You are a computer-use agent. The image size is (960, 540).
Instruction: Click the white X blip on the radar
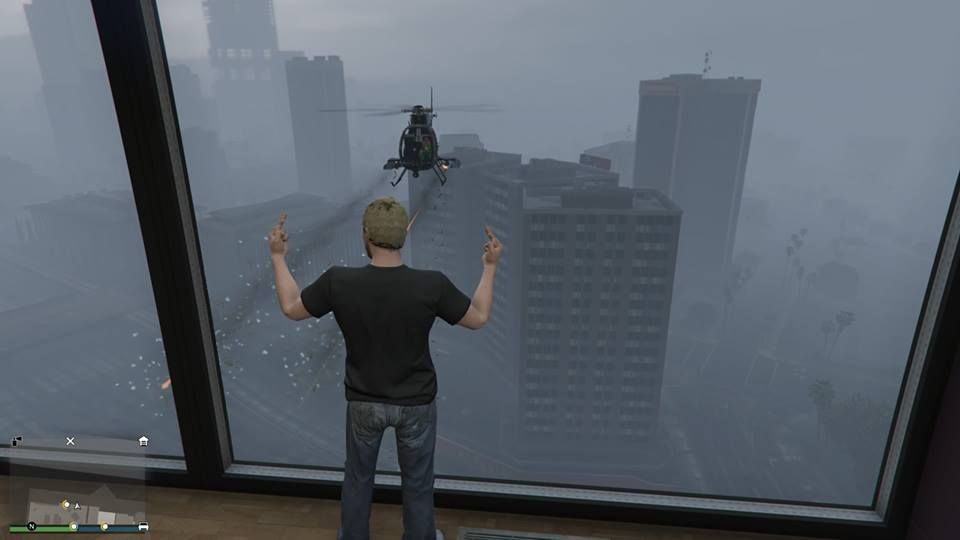click(70, 440)
